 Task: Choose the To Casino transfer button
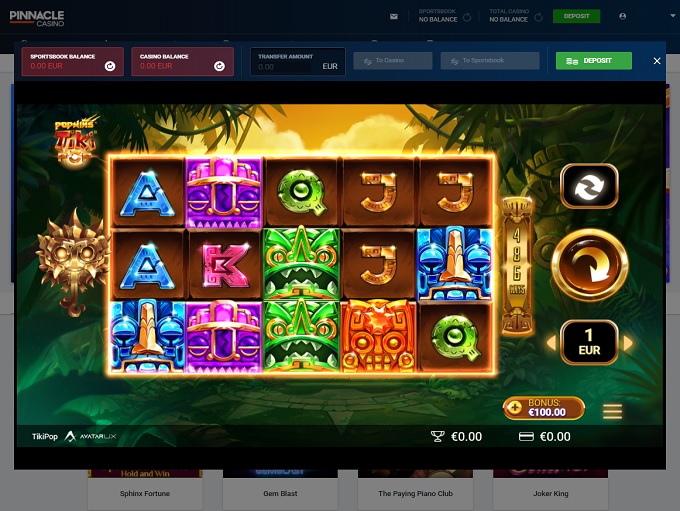coord(393,61)
